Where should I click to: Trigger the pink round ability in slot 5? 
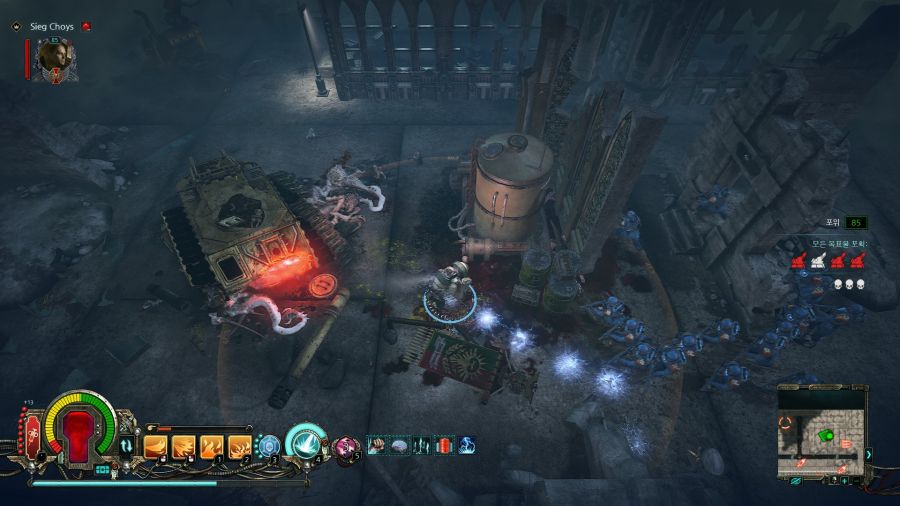point(346,446)
